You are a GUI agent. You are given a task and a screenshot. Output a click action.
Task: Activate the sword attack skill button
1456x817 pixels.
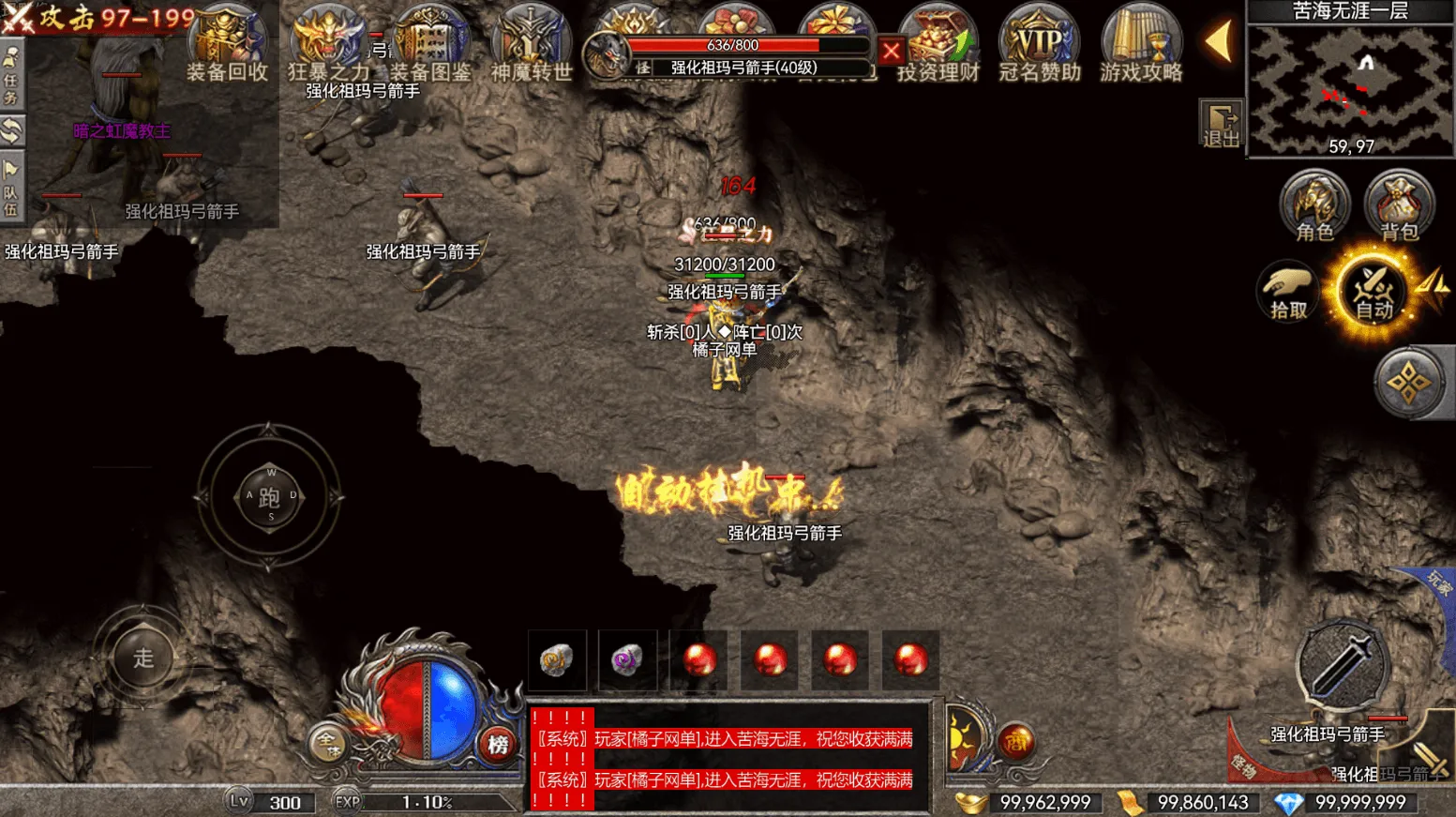[x=1341, y=663]
